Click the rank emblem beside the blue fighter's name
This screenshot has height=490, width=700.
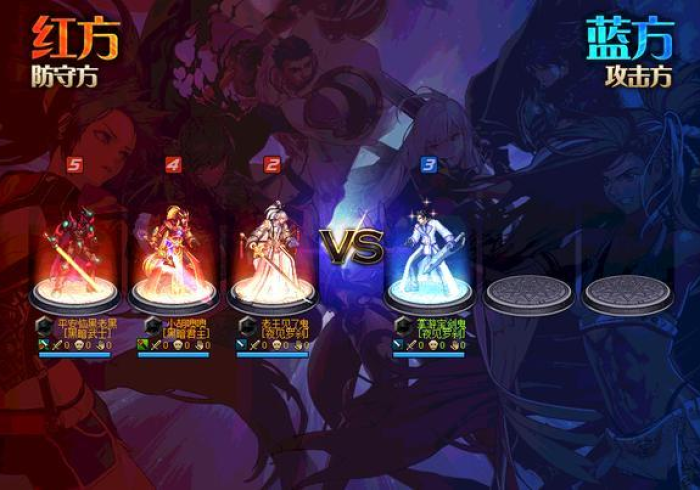pyautogui.click(x=402, y=326)
